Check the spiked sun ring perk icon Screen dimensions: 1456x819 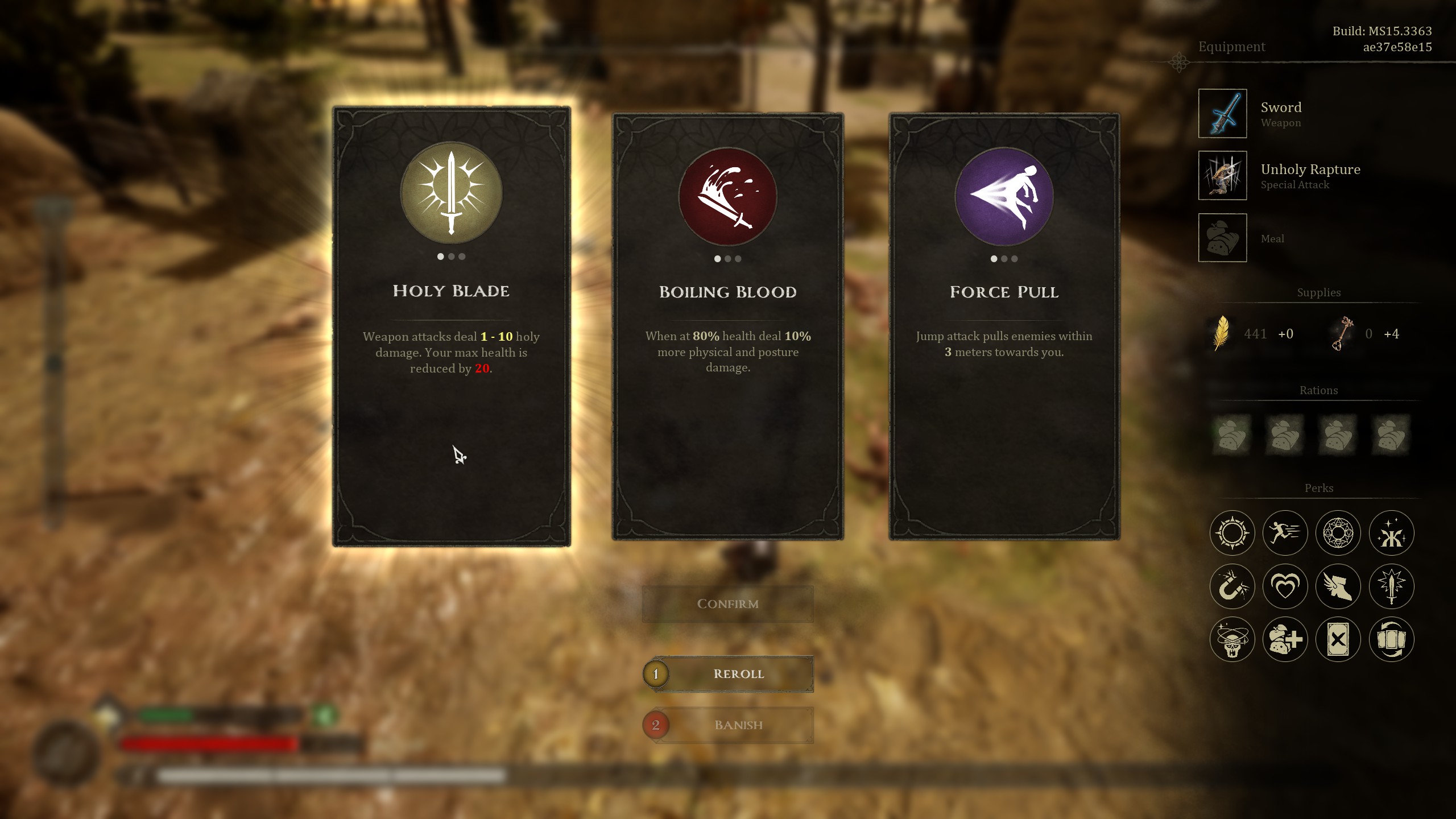coord(1232,533)
